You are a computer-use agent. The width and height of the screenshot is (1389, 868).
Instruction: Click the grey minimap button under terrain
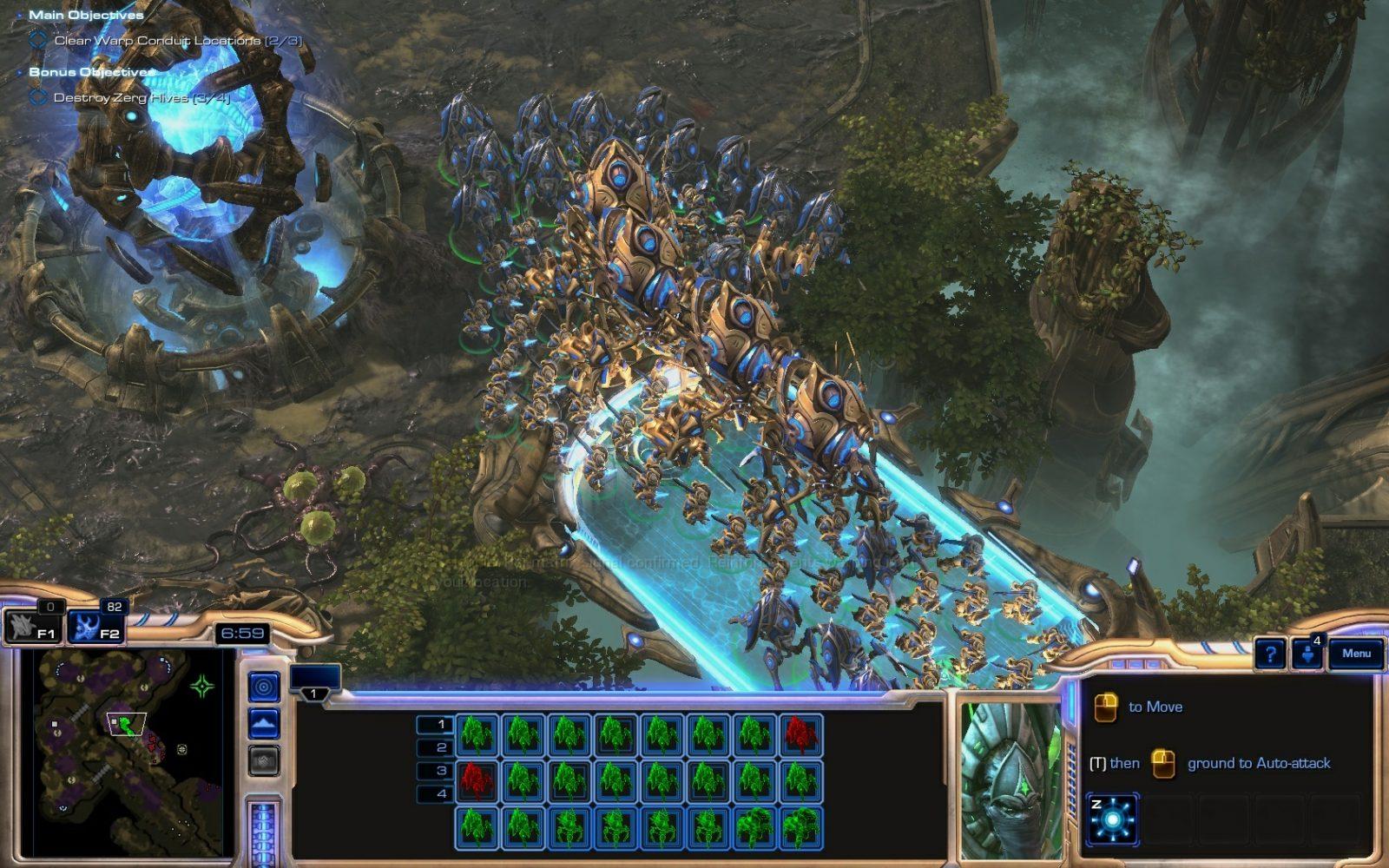(x=264, y=760)
